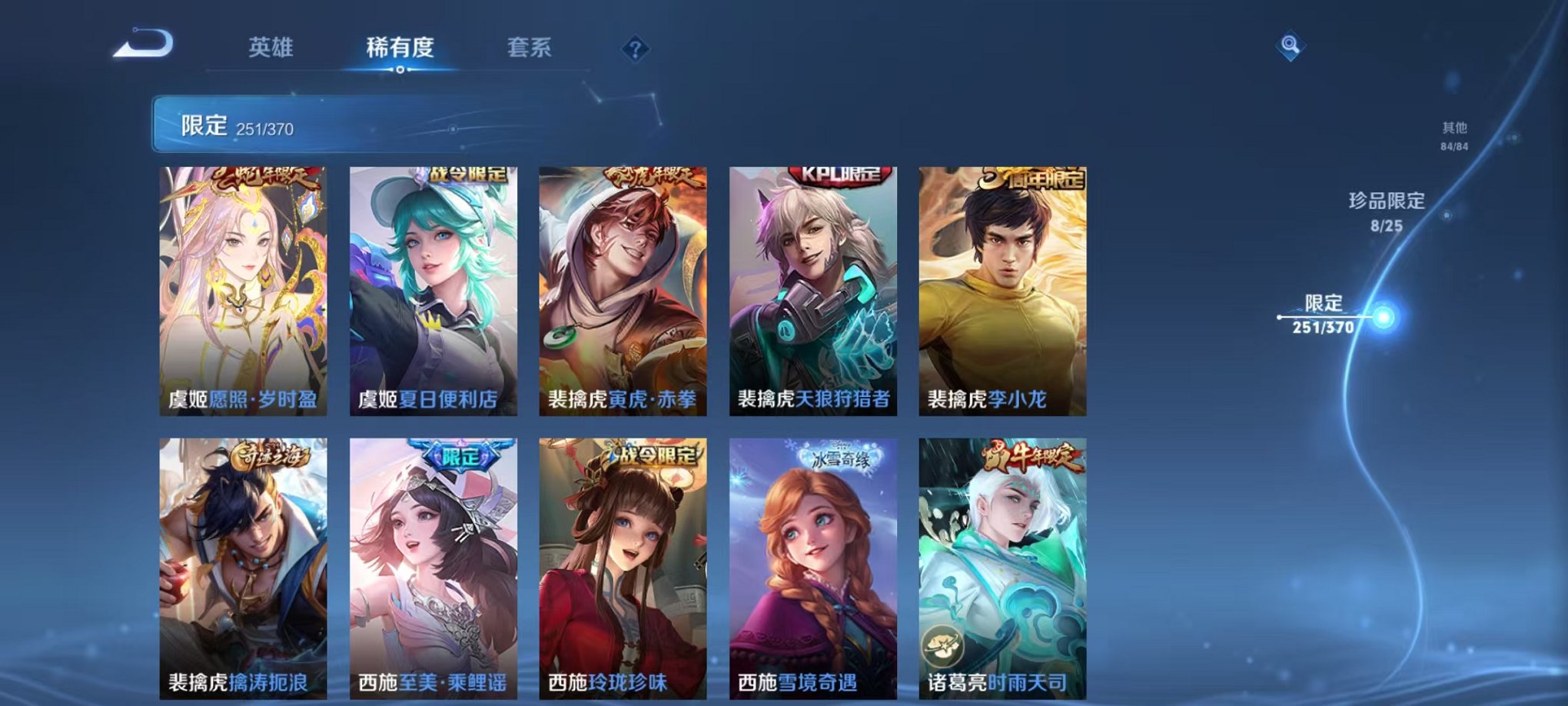Jump to 其他 84/84 in right sidebar
Image resolution: width=1568 pixels, height=706 pixels.
[x=1453, y=136]
